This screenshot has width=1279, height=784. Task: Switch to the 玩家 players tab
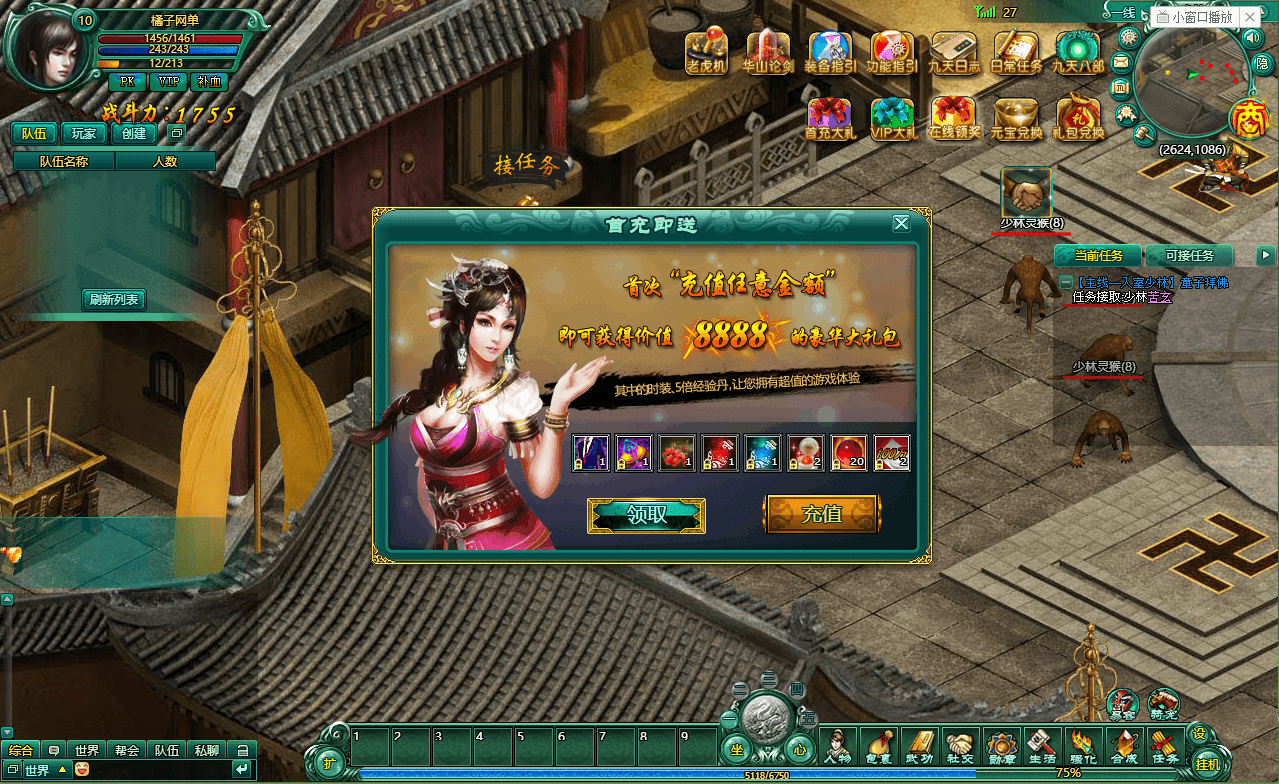point(84,133)
